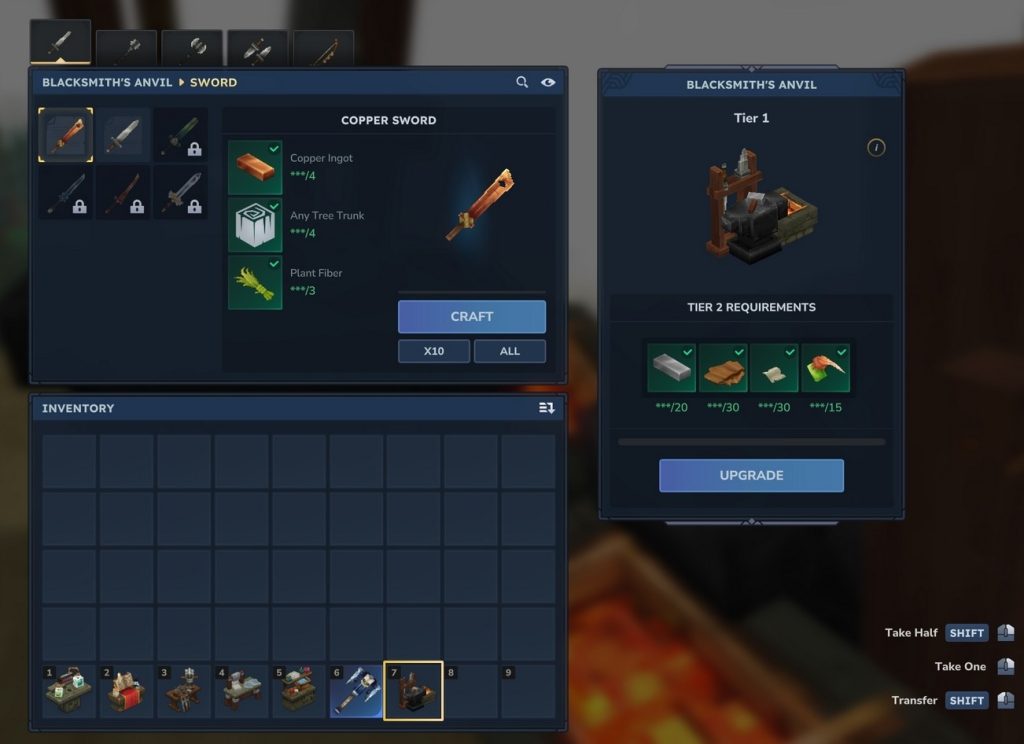1024x744 pixels.
Task: Click the Any Tree Trunk ingredient icon
Action: [x=255, y=224]
